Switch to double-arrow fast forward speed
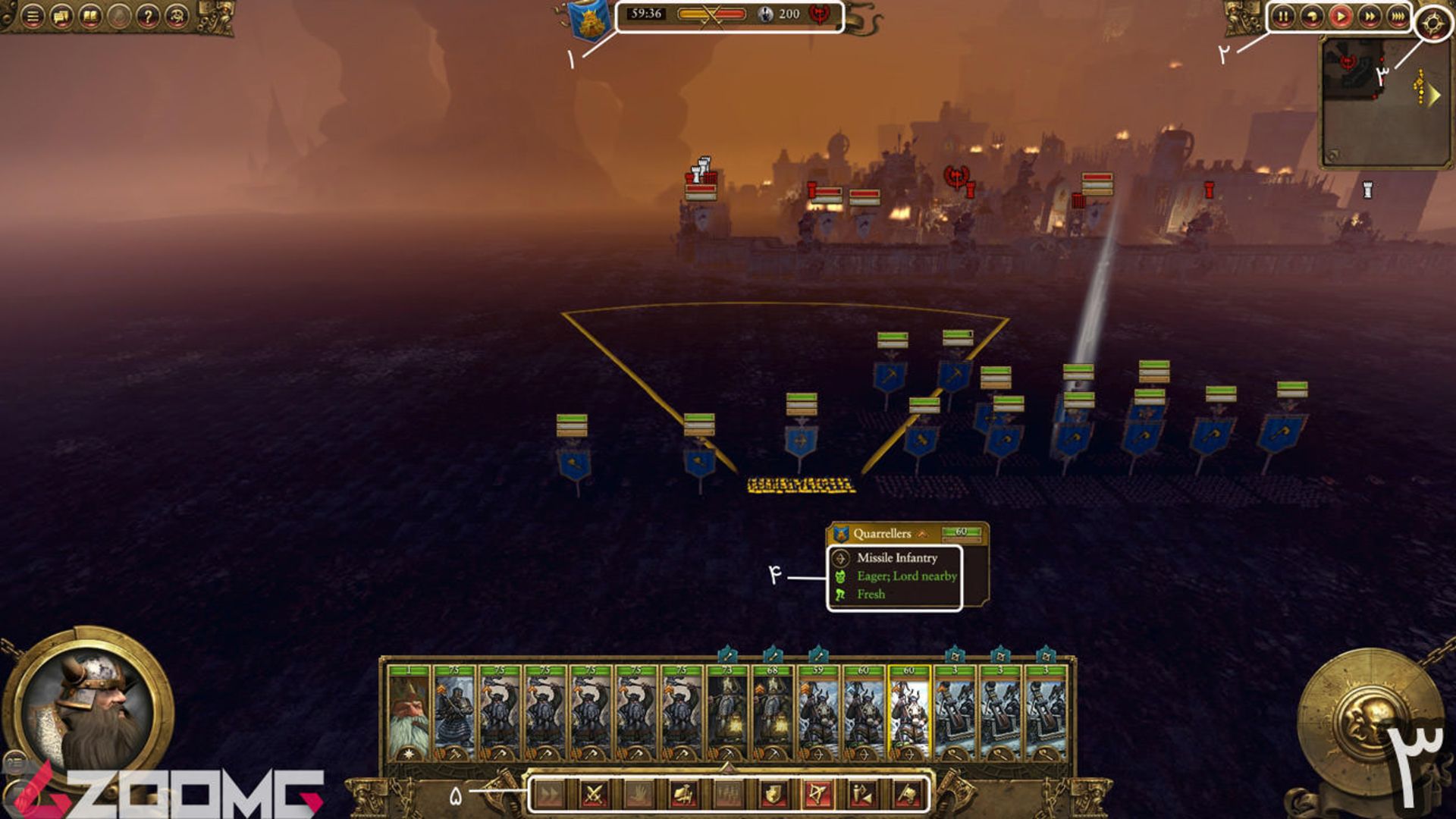This screenshot has height=819, width=1456. tap(1369, 16)
